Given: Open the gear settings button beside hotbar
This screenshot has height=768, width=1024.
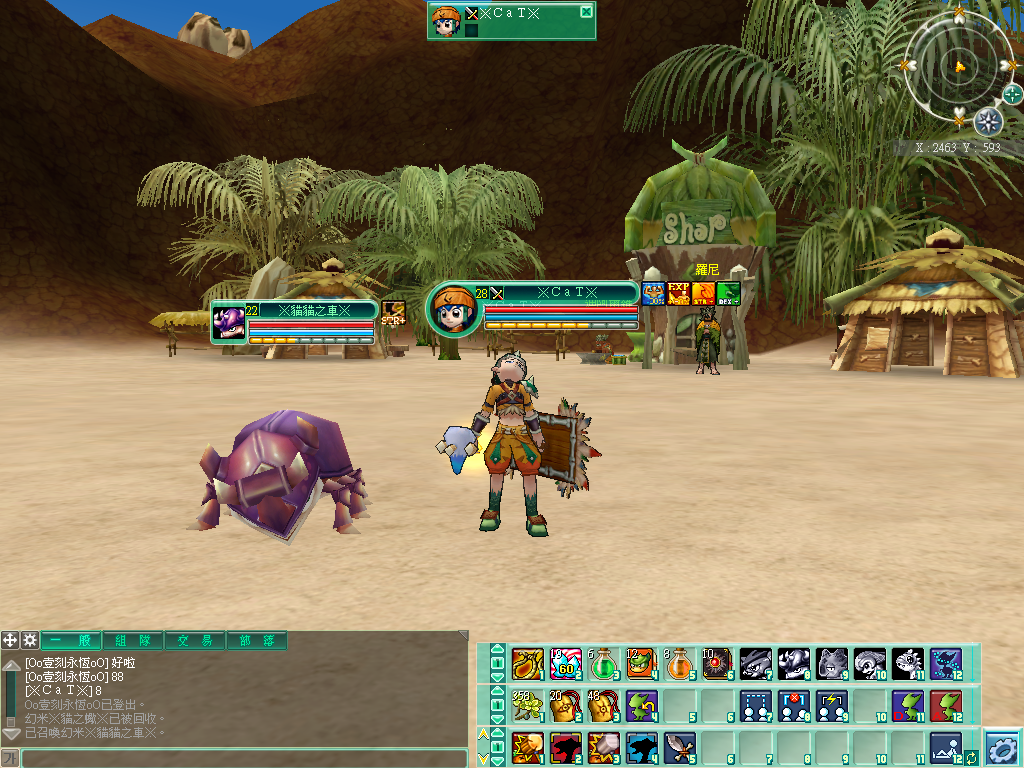Looking at the screenshot, I should (x=1001, y=747).
